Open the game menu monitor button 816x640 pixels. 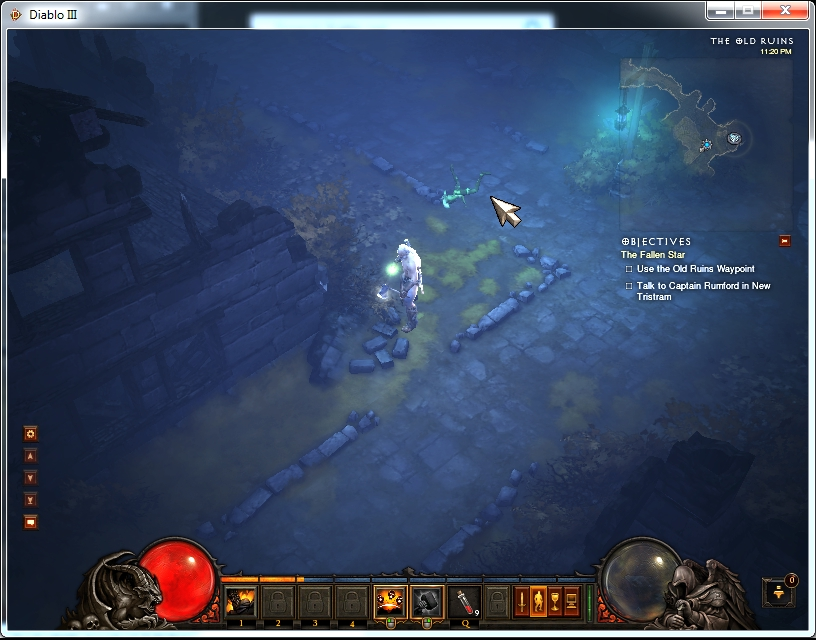pos(572,601)
